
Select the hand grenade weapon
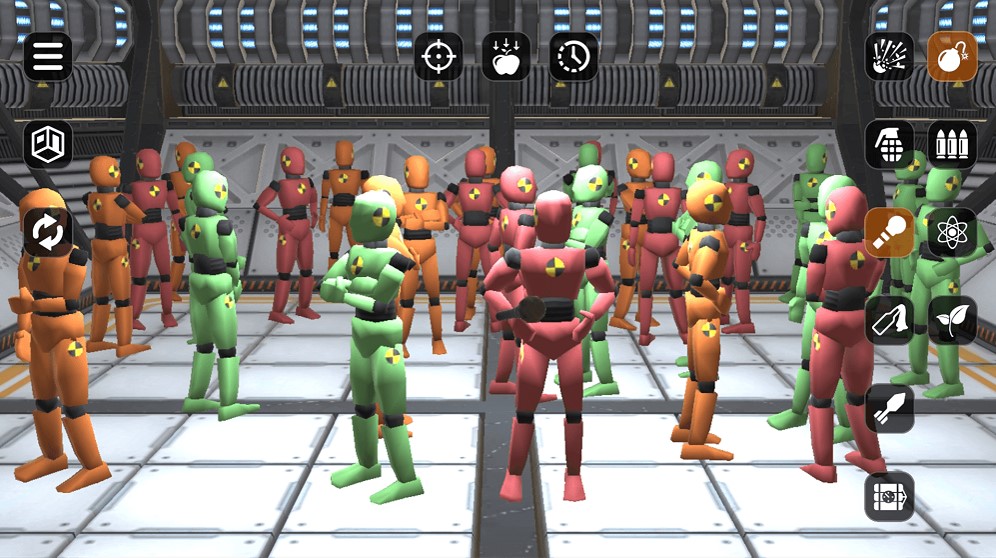pyautogui.click(x=889, y=145)
